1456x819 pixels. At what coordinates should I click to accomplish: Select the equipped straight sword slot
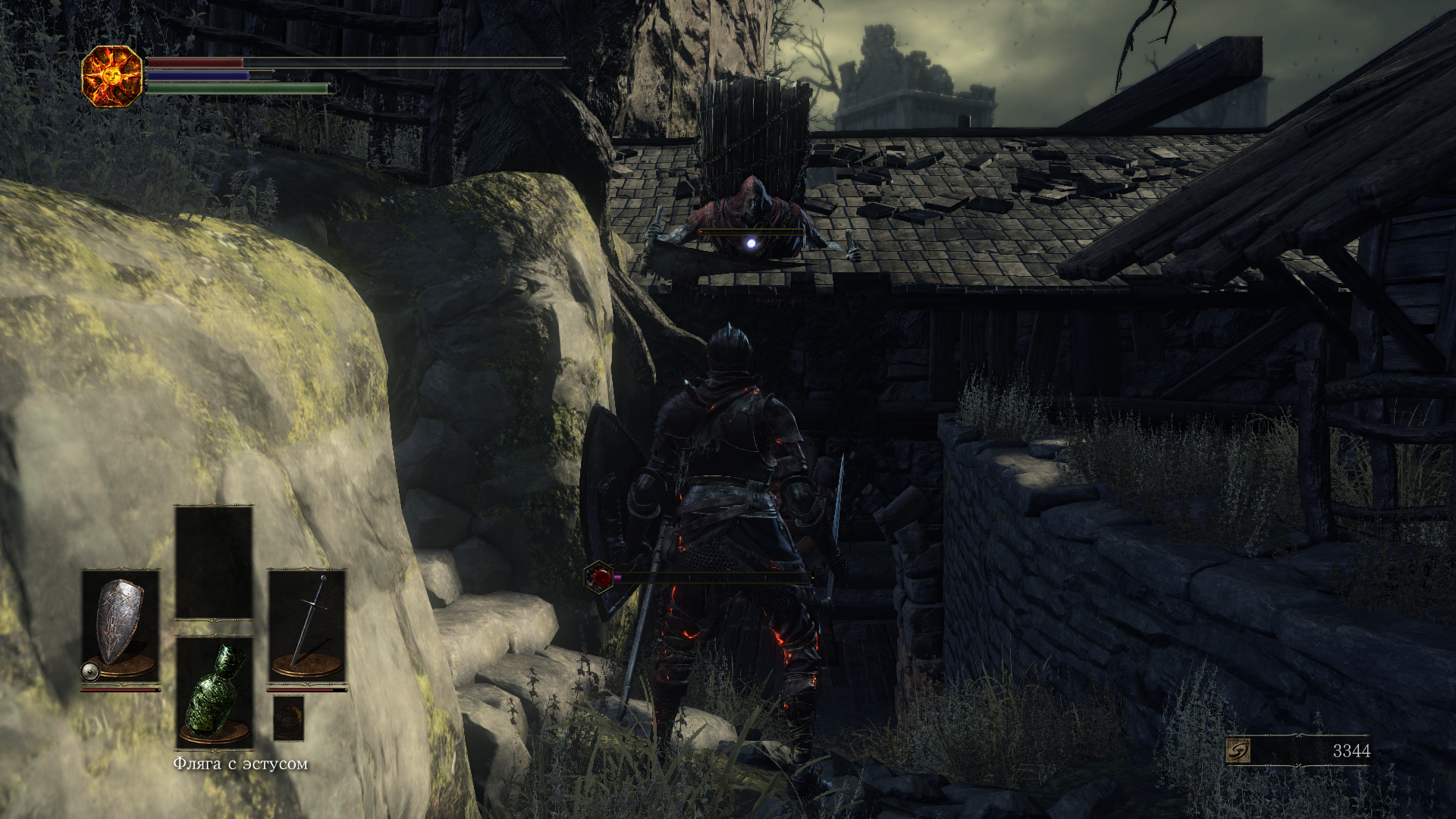pos(307,625)
